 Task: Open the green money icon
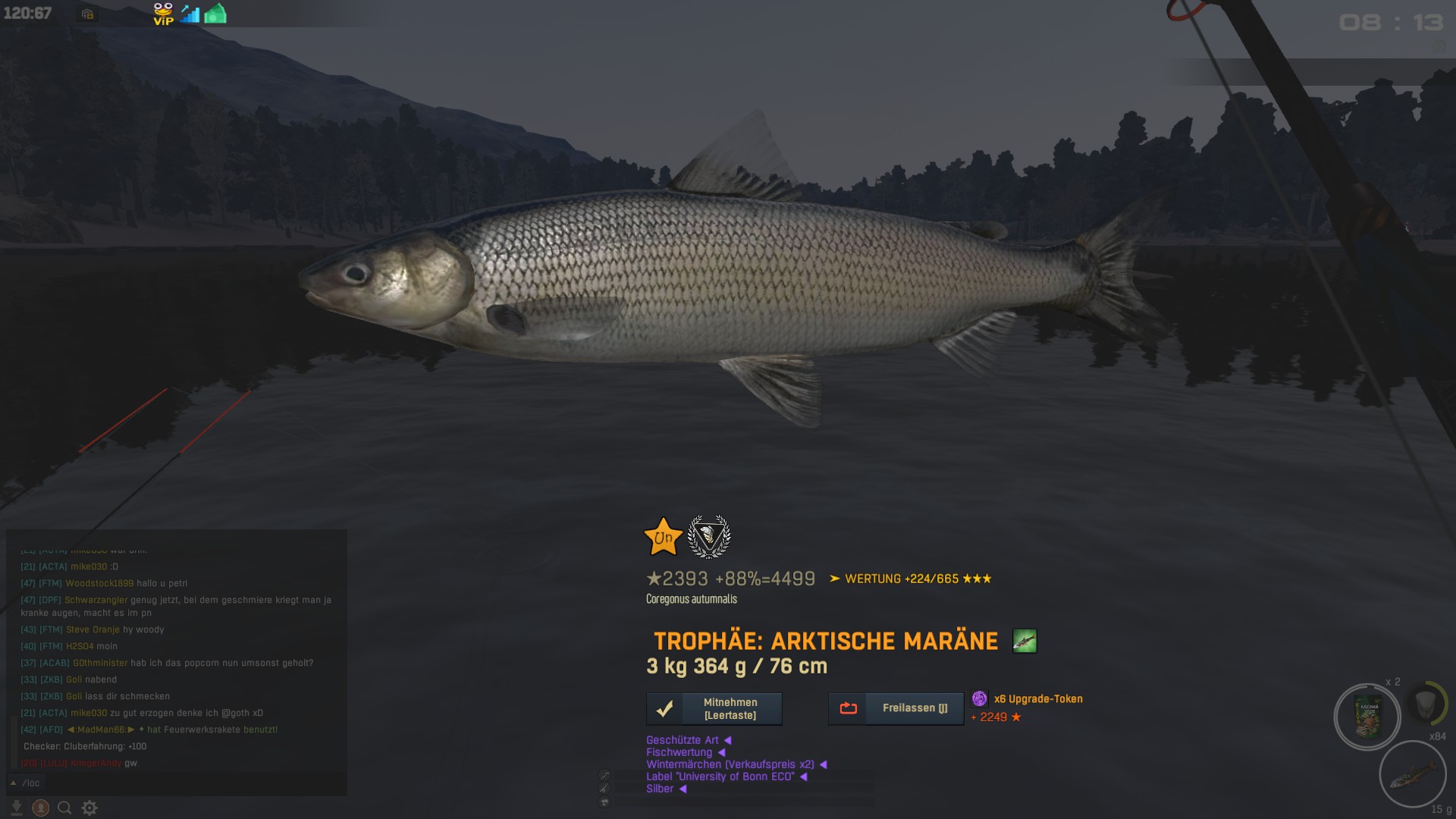[215, 14]
